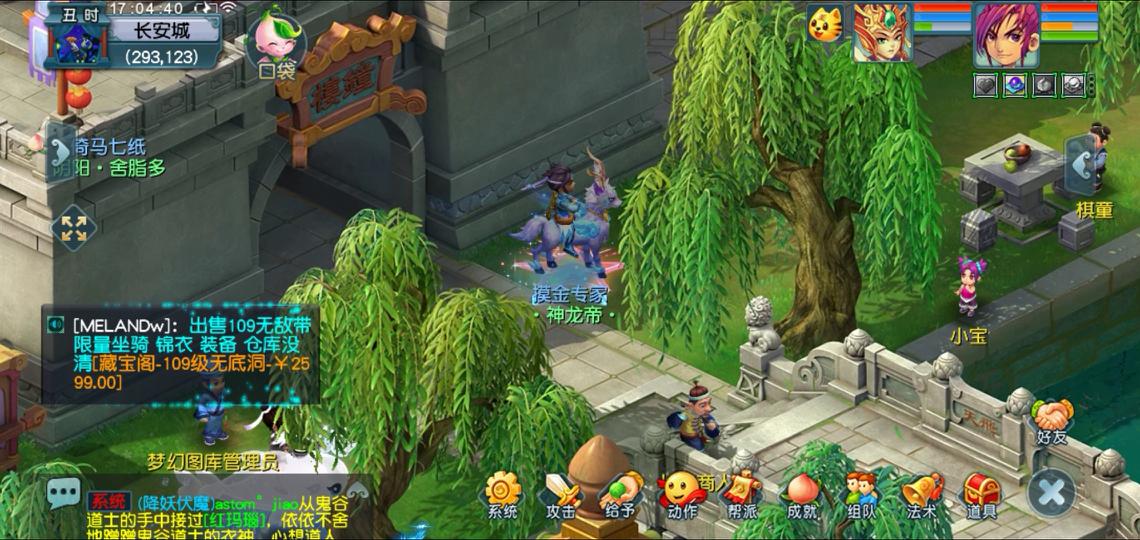This screenshot has height=540, width=1140.
Task: Tap the 攻击 (Attack) sword button
Action: 561,492
